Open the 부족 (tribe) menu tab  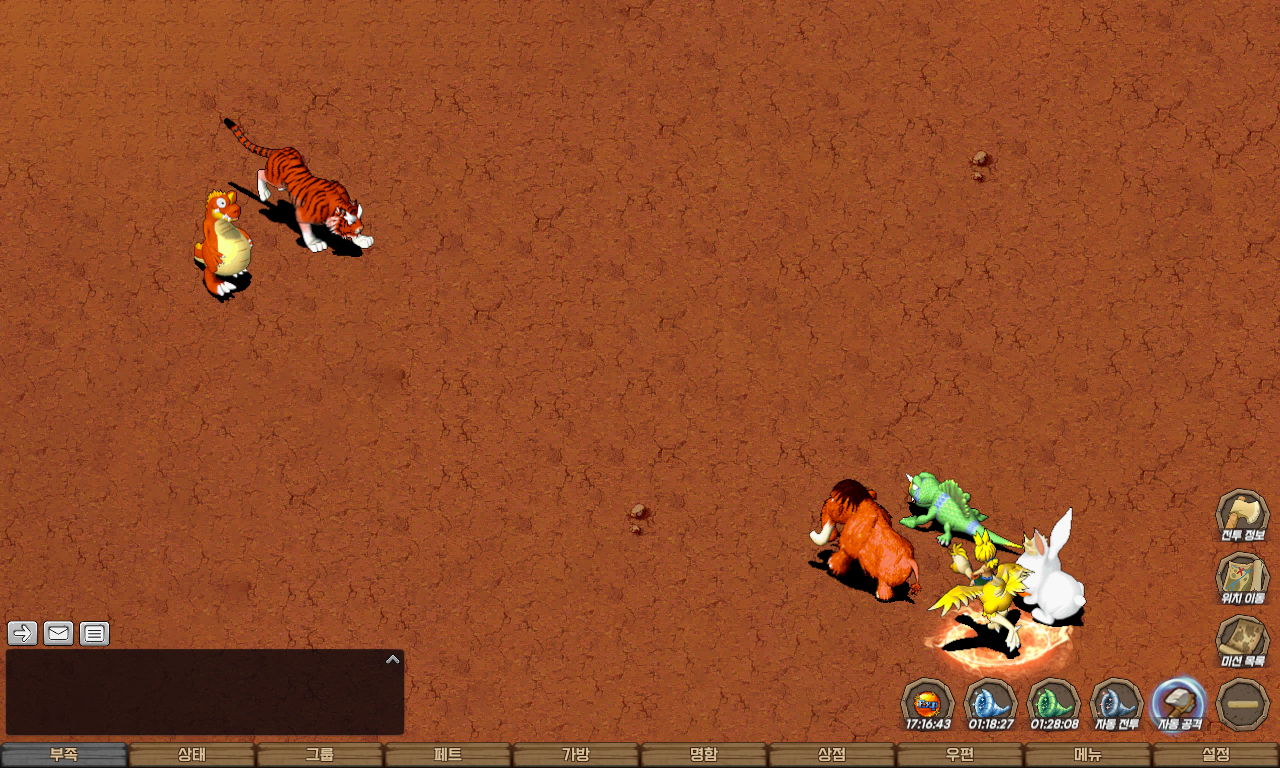(64, 755)
